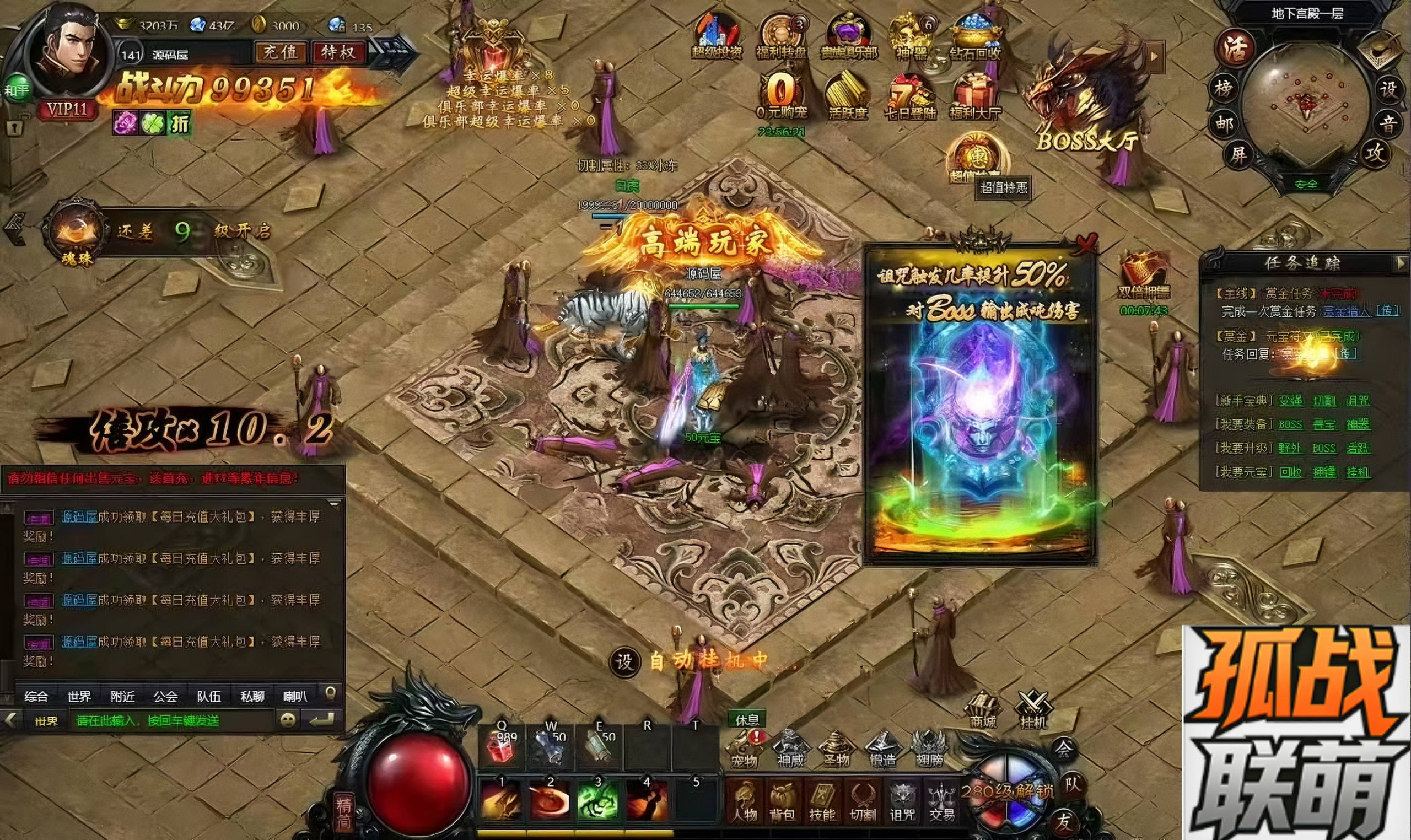The width and height of the screenshot is (1411, 840).
Task: Switch chat to the 公会 guild tab
Action: point(165,696)
